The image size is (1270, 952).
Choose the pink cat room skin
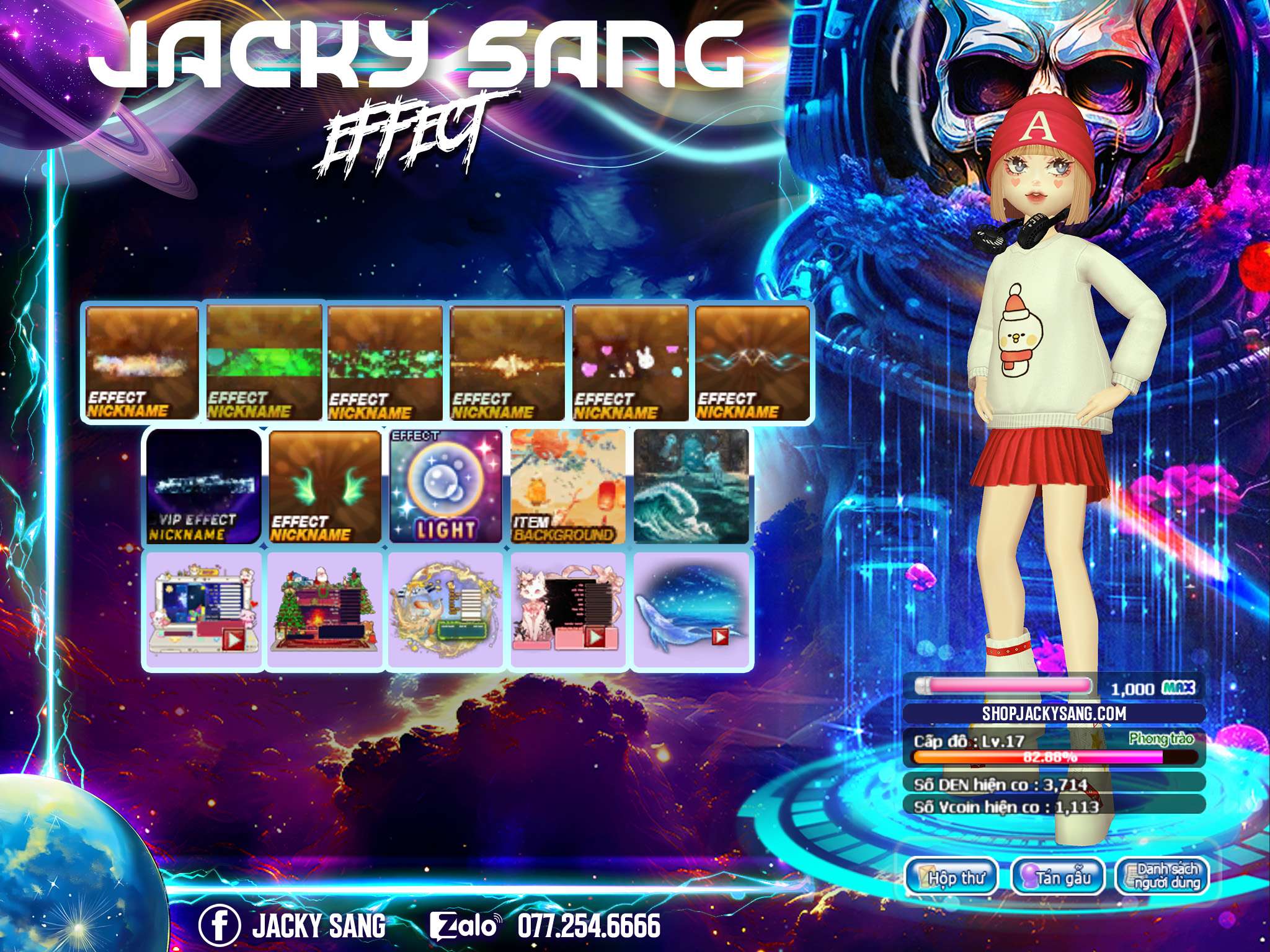567,611
